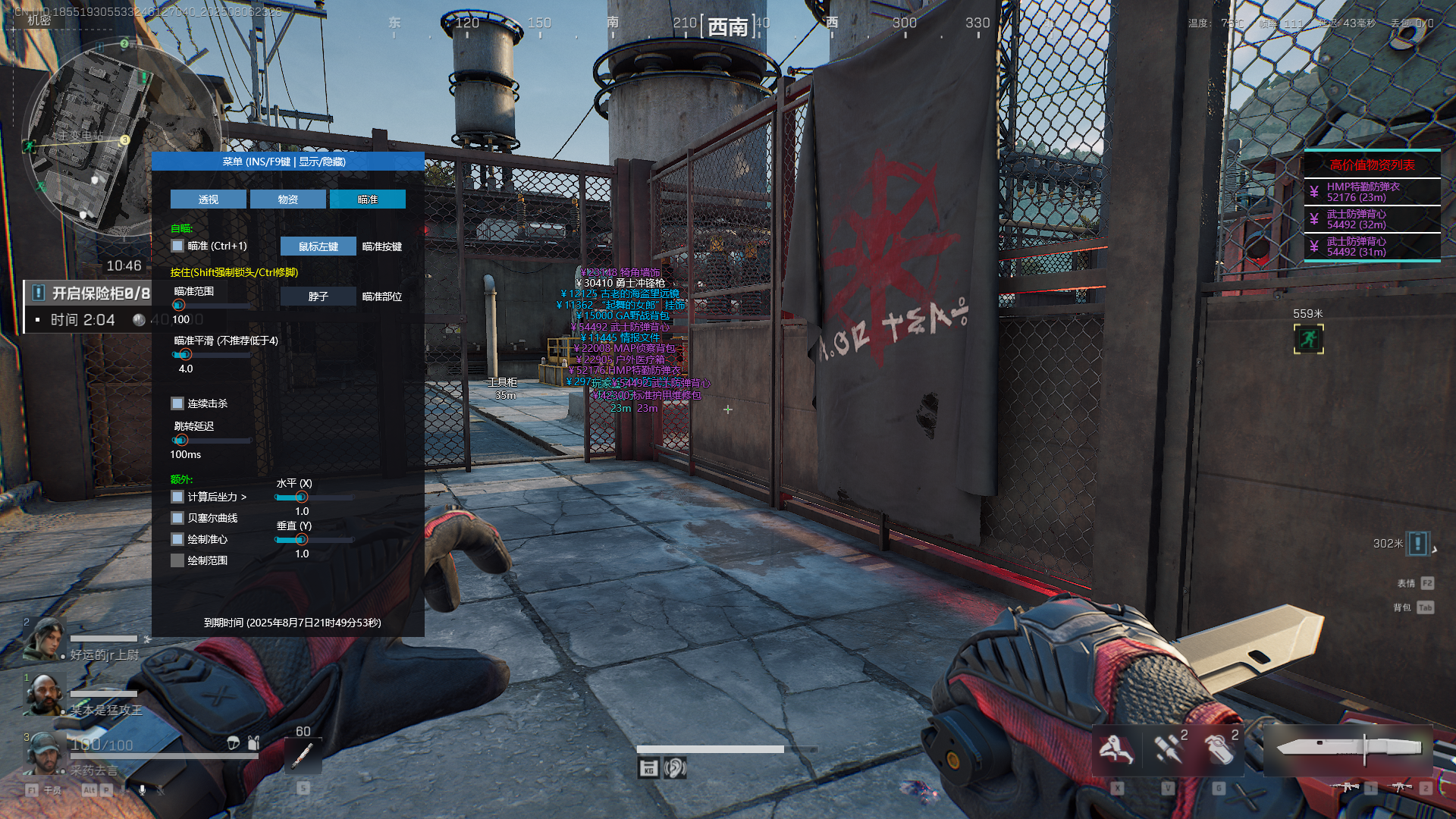Select teammate 吴本是猛攻王's portrait
Viewport: 1456px width, 819px height.
point(43,694)
